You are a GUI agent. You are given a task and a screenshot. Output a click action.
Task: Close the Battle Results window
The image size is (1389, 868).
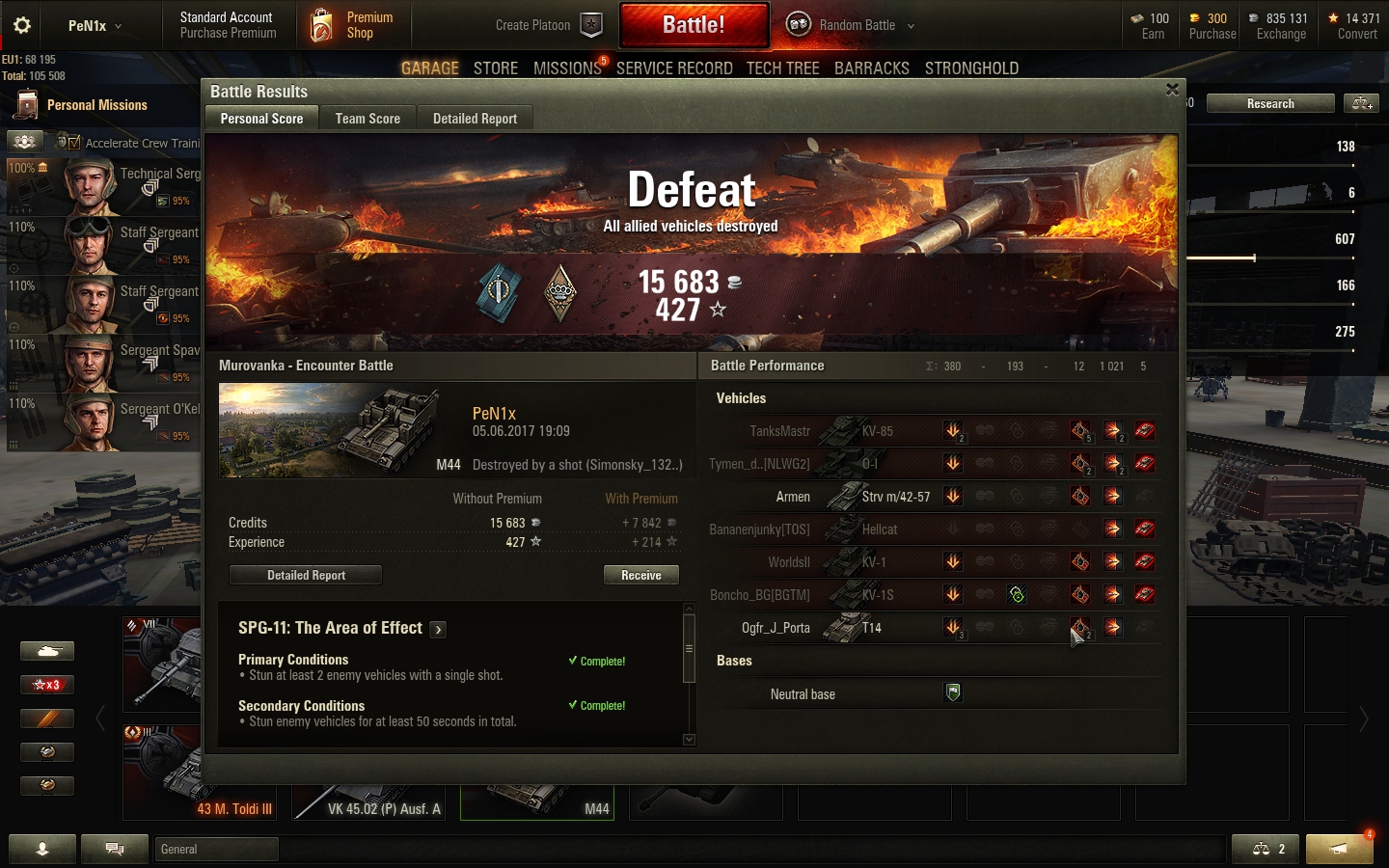click(x=1172, y=90)
